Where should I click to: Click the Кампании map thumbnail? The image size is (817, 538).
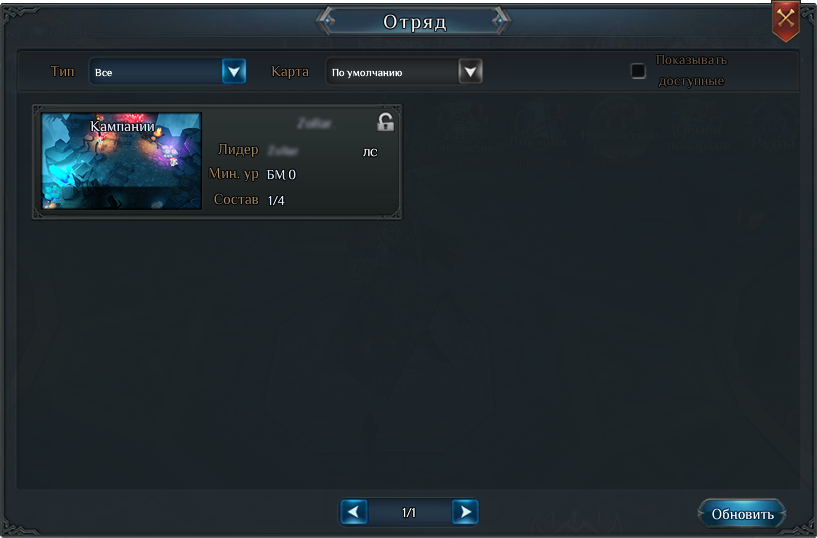121,161
